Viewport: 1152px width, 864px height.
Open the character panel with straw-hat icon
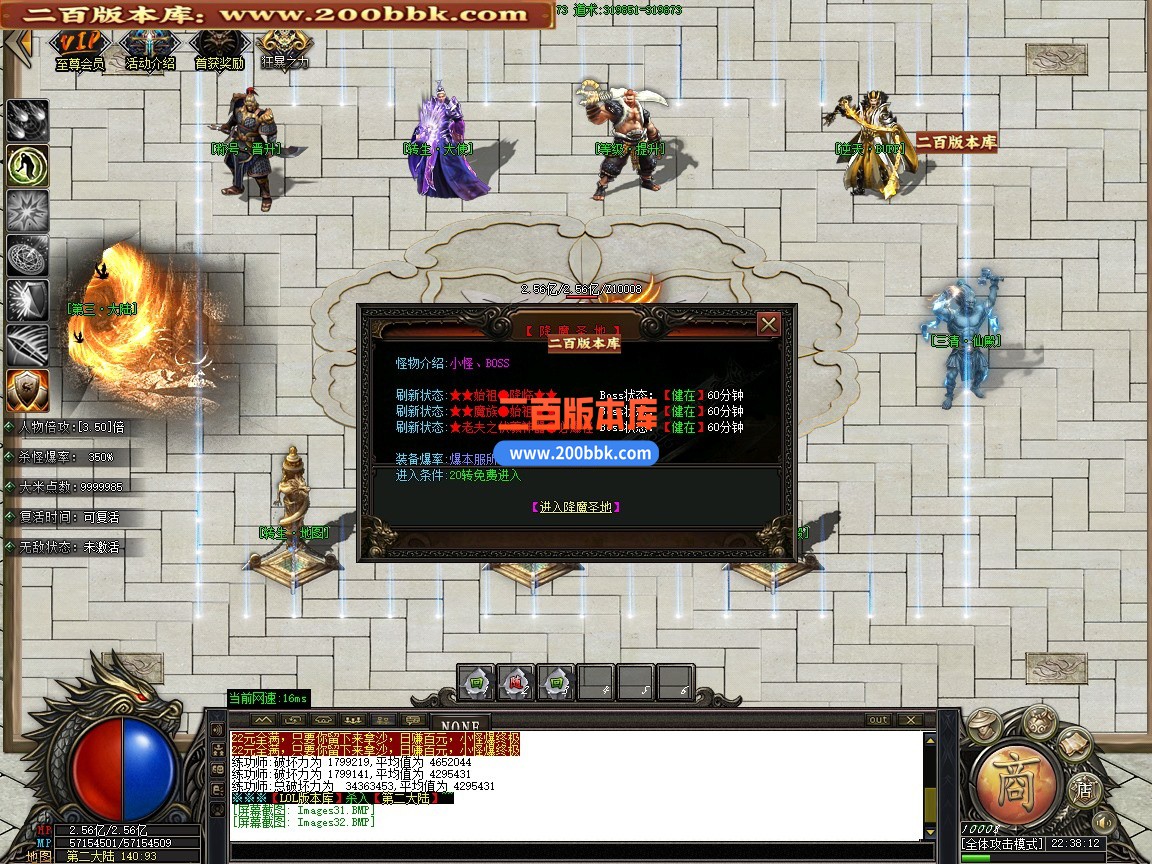click(985, 723)
